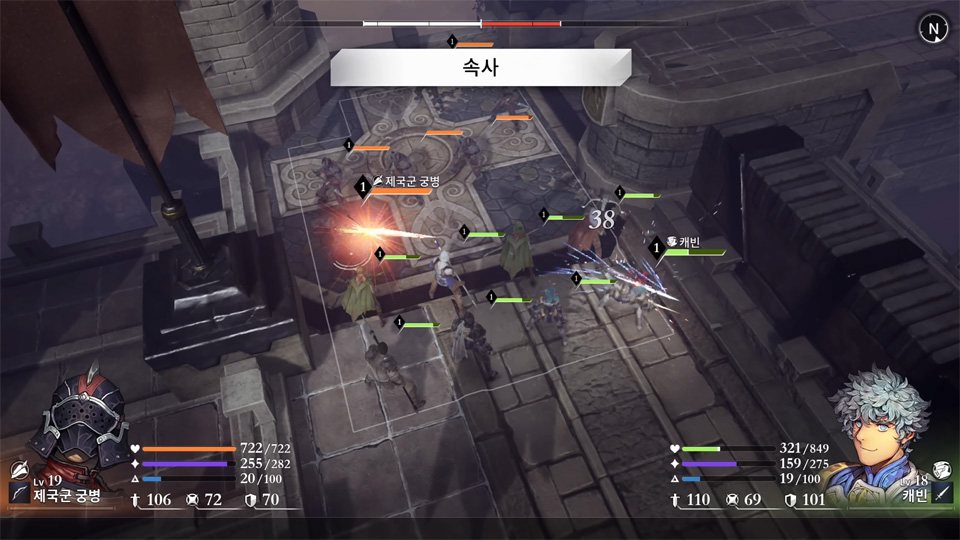The width and height of the screenshot is (960, 540).
Task: Click the north compass icon
Action: [x=933, y=29]
